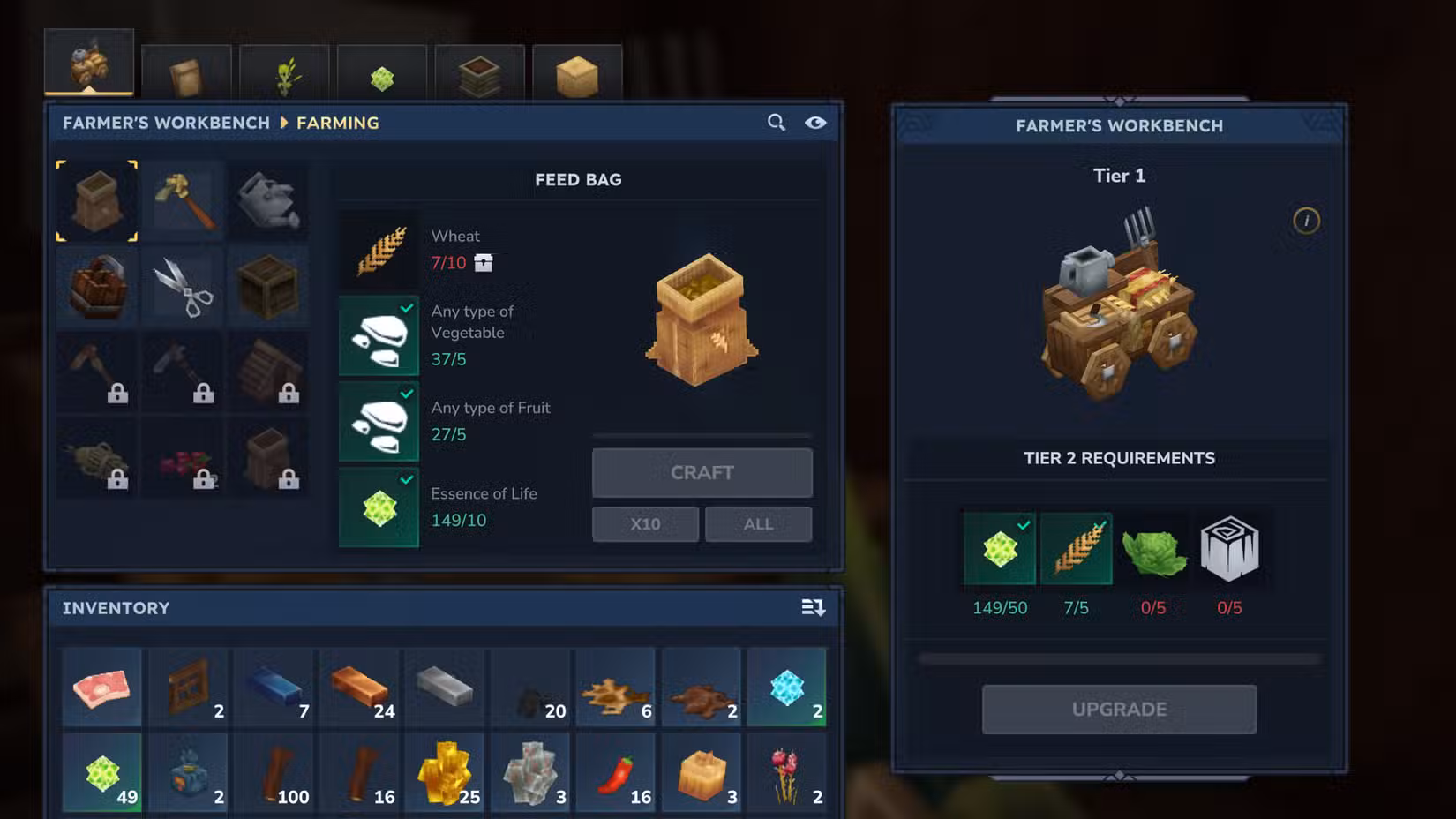Select the shears recipe icon
Image resolution: width=1456 pixels, height=819 pixels.
(183, 286)
